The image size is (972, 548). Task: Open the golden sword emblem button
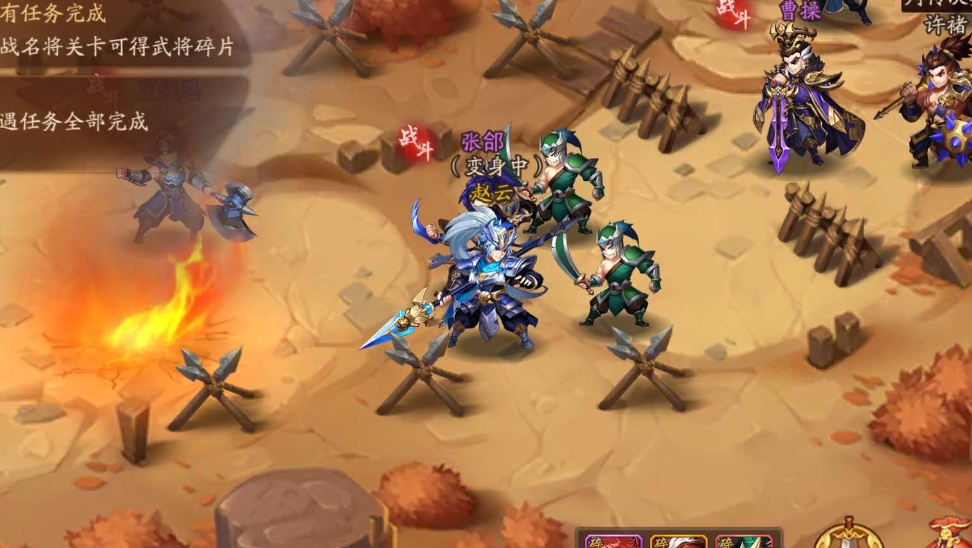[848, 535]
